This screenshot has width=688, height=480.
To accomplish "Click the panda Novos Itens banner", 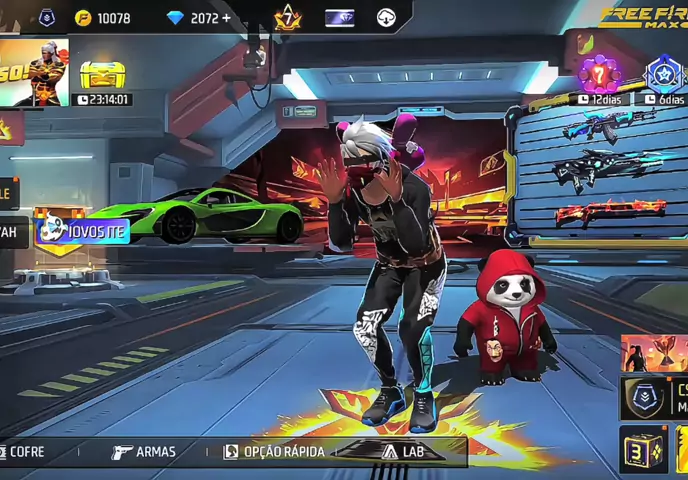I will coord(83,230).
